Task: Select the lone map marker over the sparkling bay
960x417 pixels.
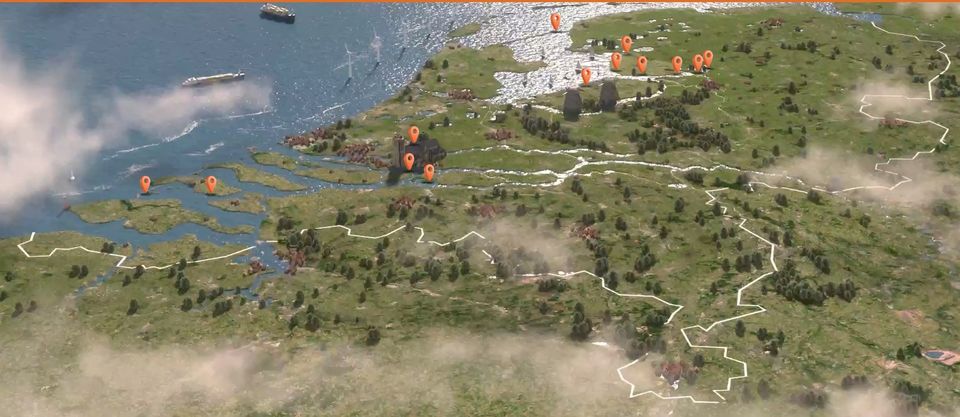Action: pyautogui.click(x=555, y=19)
